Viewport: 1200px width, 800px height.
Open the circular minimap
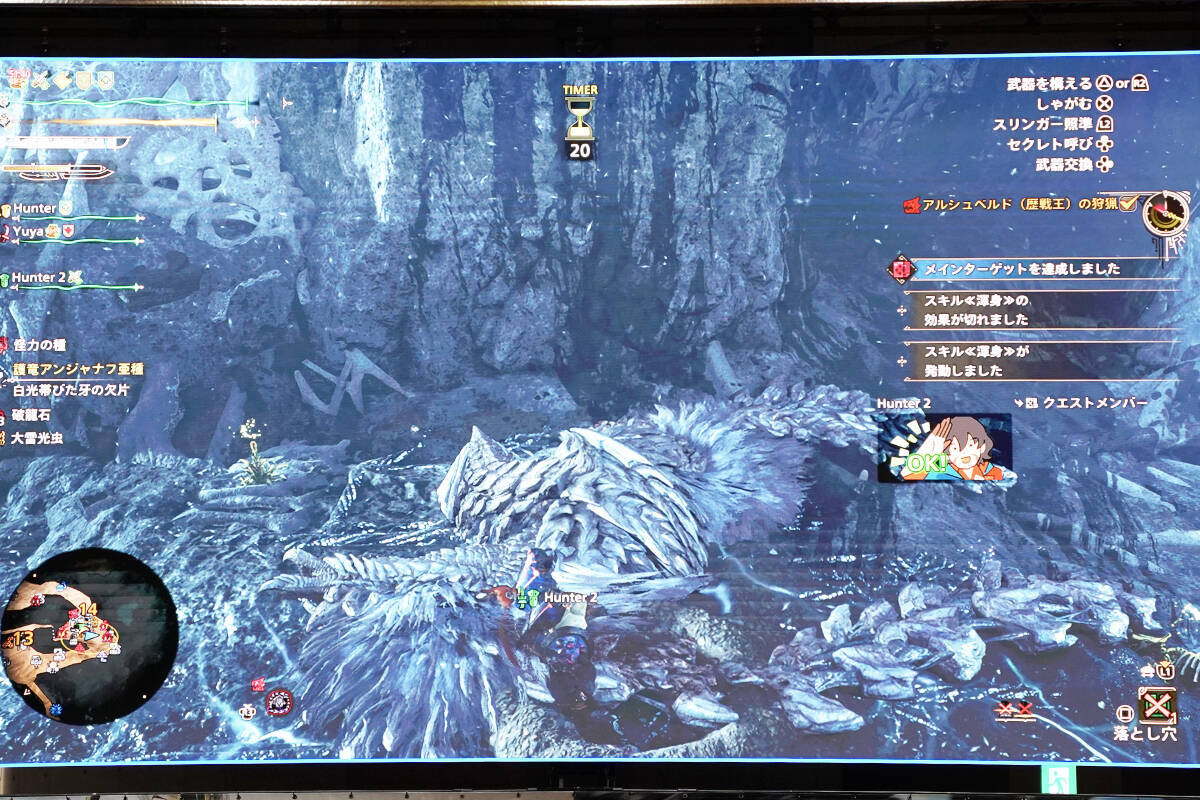[88, 636]
